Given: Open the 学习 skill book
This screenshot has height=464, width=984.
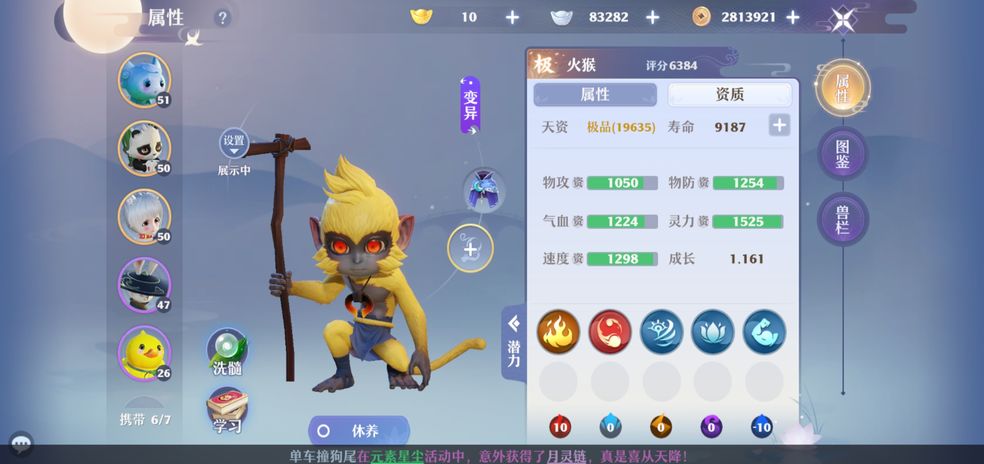Looking at the screenshot, I should pyautogui.click(x=227, y=410).
